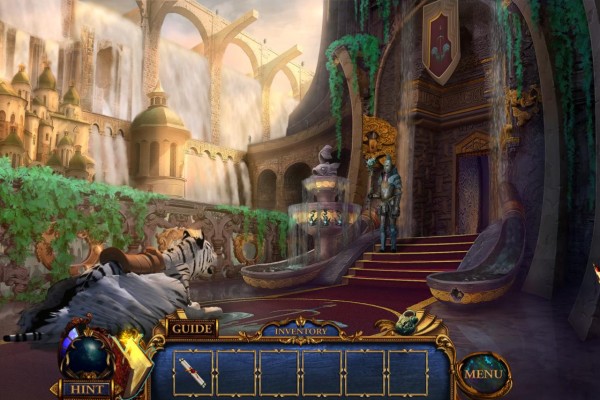The image size is (600, 400).
Task: Click the green amulet on the inventory frame
Action: (407, 323)
